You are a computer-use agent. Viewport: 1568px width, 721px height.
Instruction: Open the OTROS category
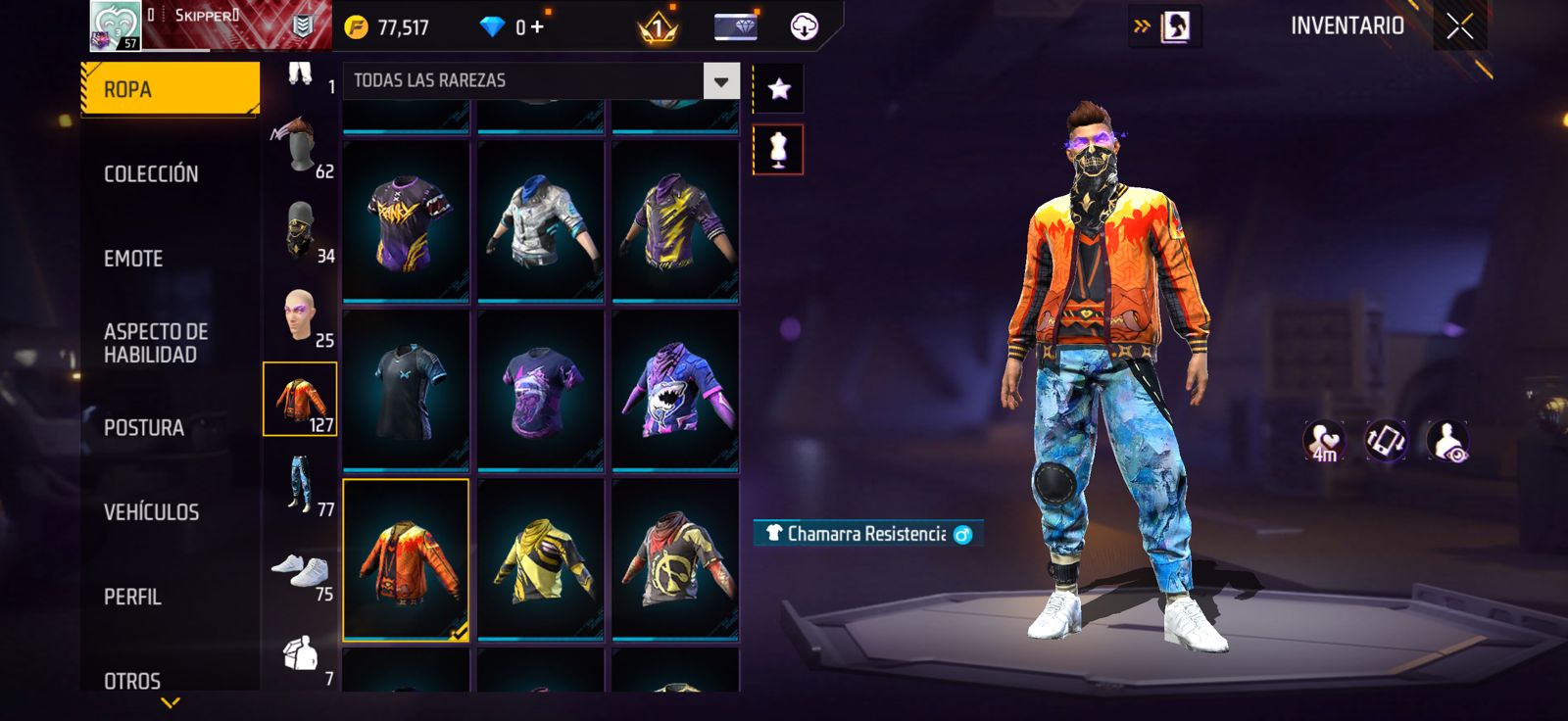click(x=132, y=680)
